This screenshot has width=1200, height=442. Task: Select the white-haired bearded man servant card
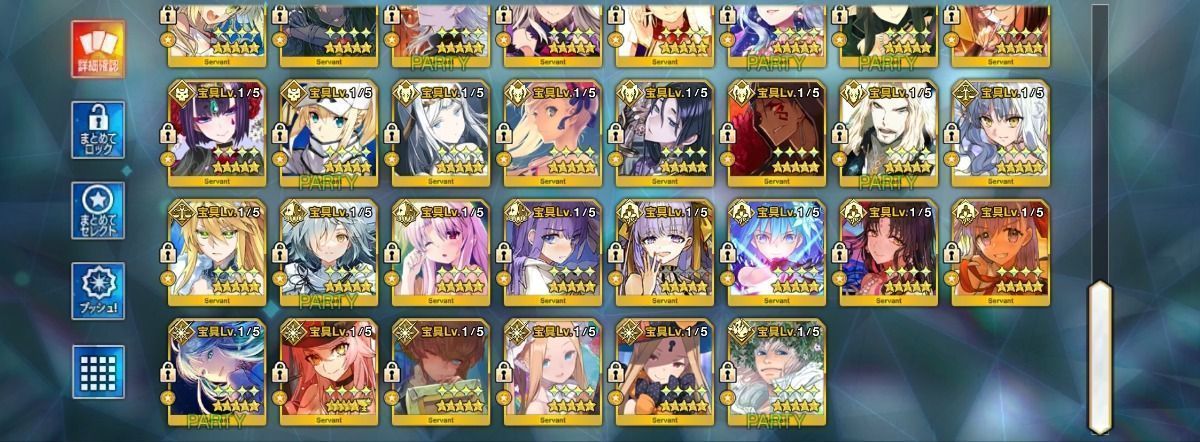888,131
